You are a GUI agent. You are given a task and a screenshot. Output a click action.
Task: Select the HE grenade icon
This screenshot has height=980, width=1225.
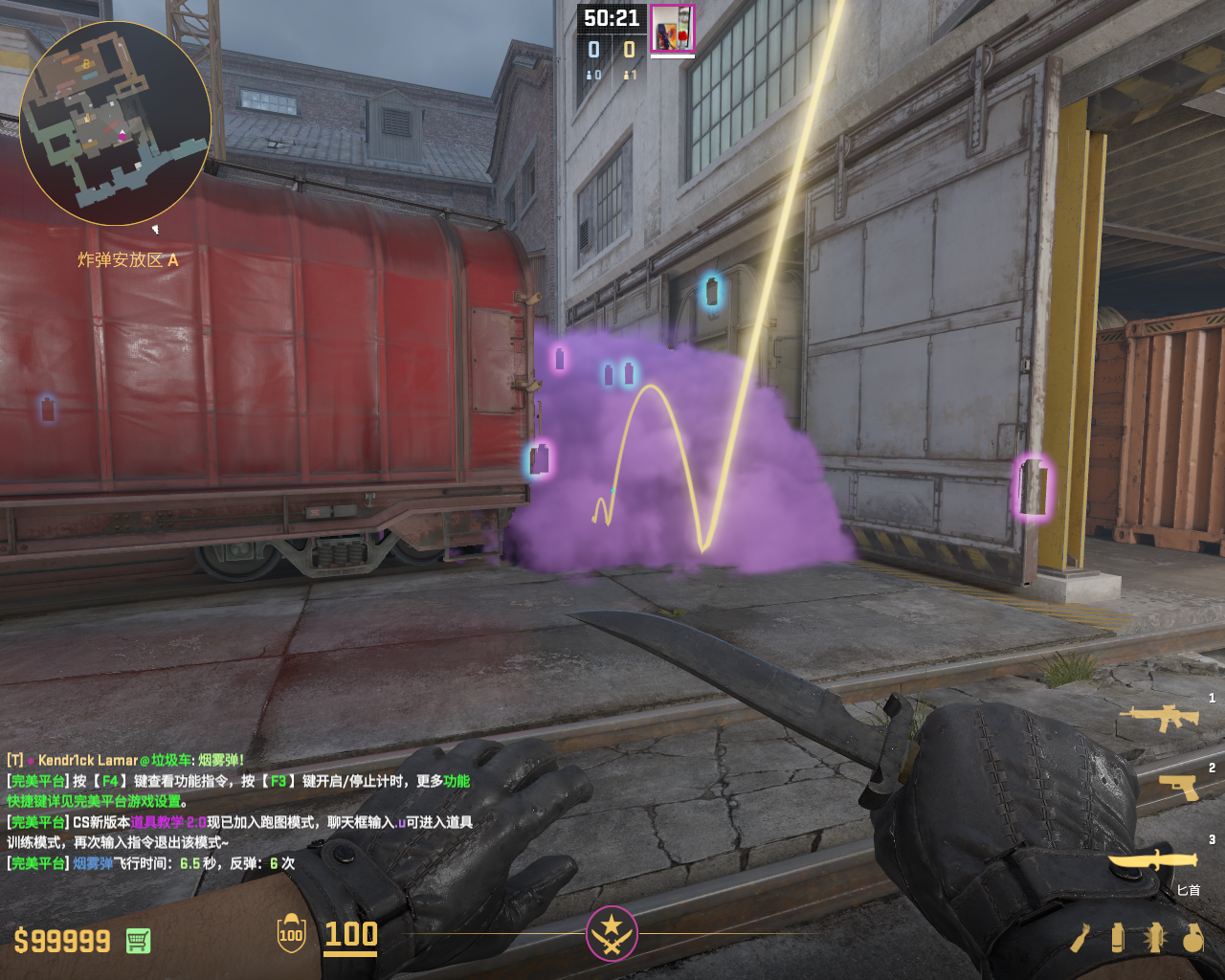pos(1192,938)
